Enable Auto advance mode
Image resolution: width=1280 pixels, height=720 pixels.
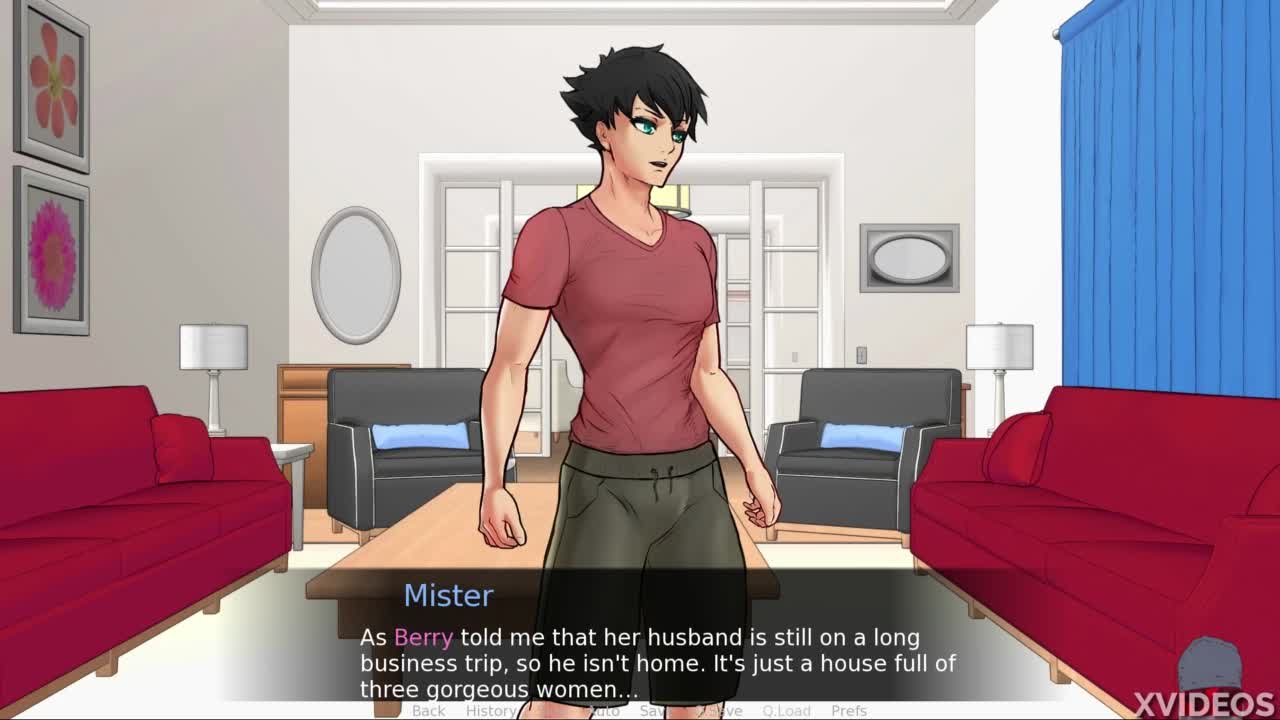[603, 711]
